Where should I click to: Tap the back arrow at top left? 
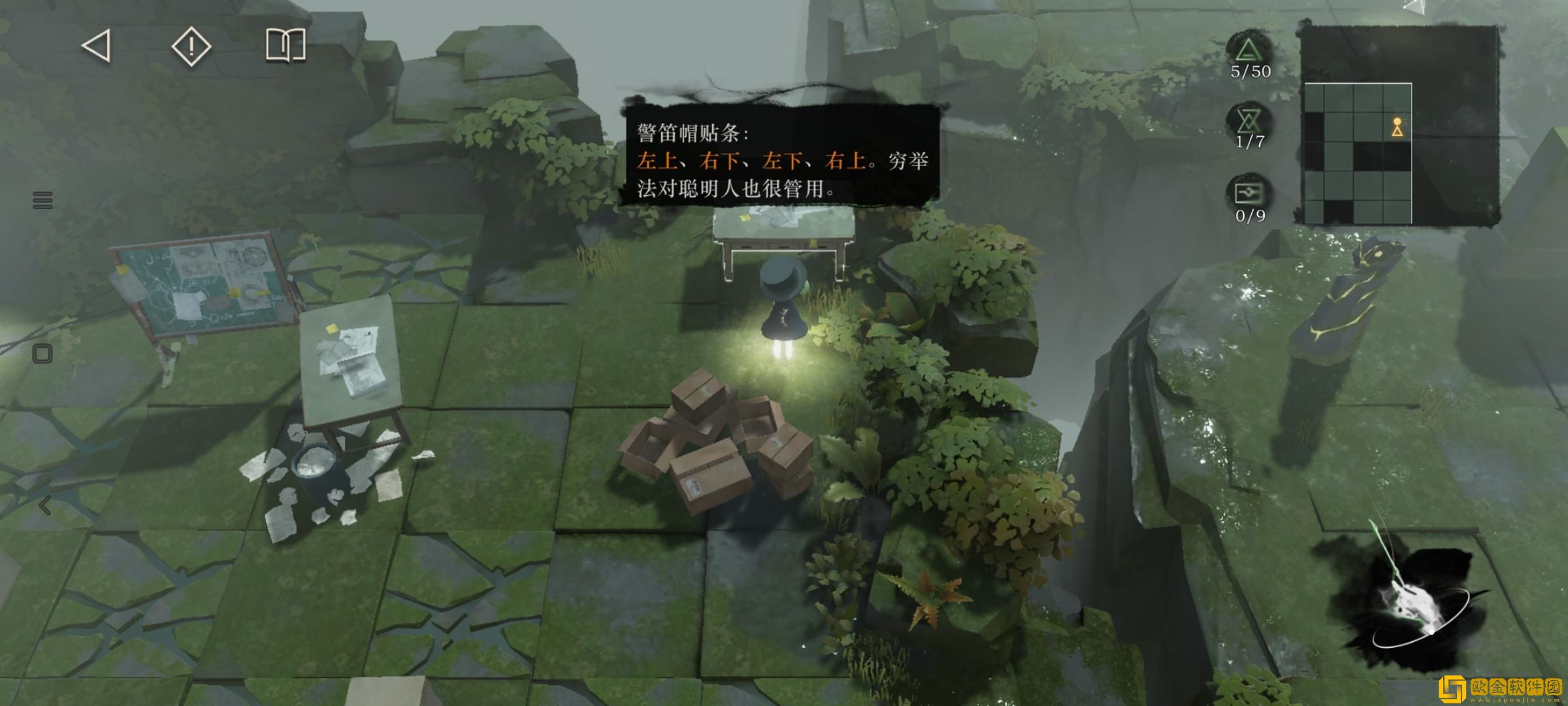pyautogui.click(x=95, y=46)
